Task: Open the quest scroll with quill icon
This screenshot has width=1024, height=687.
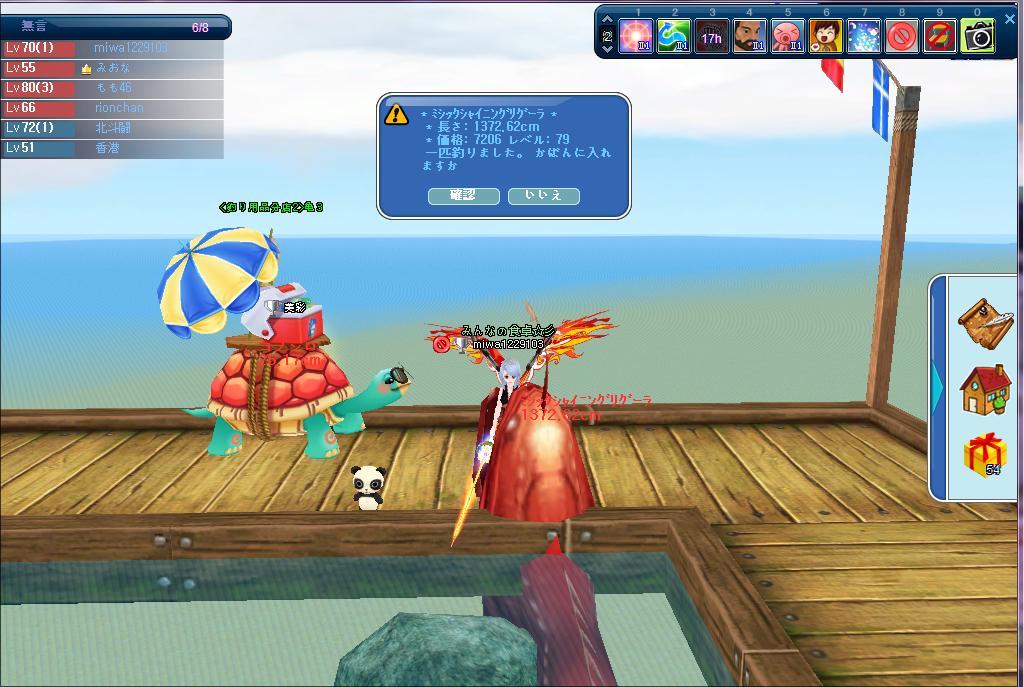Action: 984,322
